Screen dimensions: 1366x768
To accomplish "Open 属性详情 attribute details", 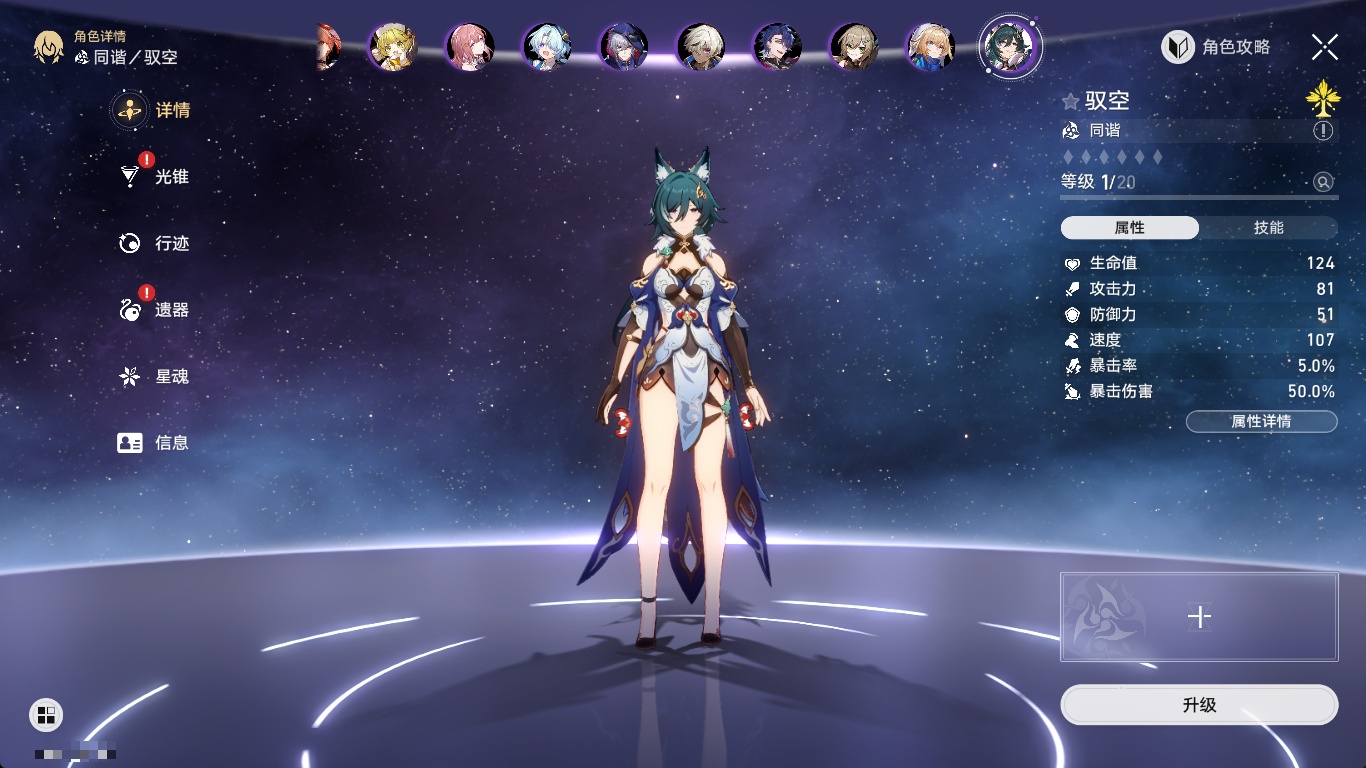I will 1261,422.
